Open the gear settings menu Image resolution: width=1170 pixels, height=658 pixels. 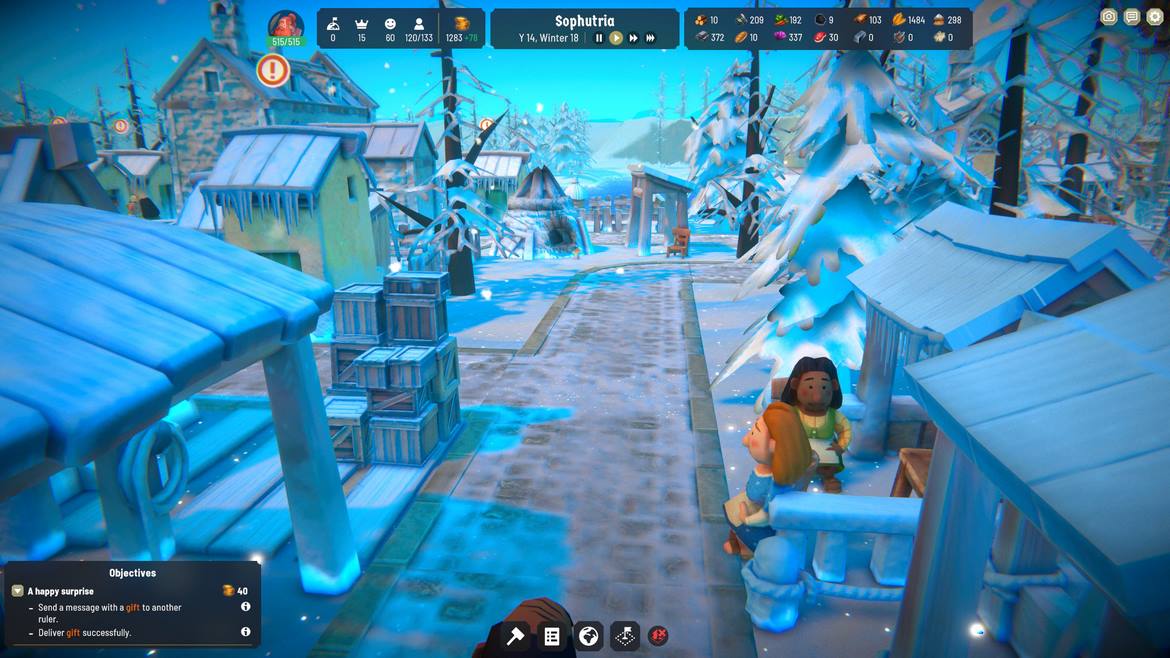coord(1154,17)
